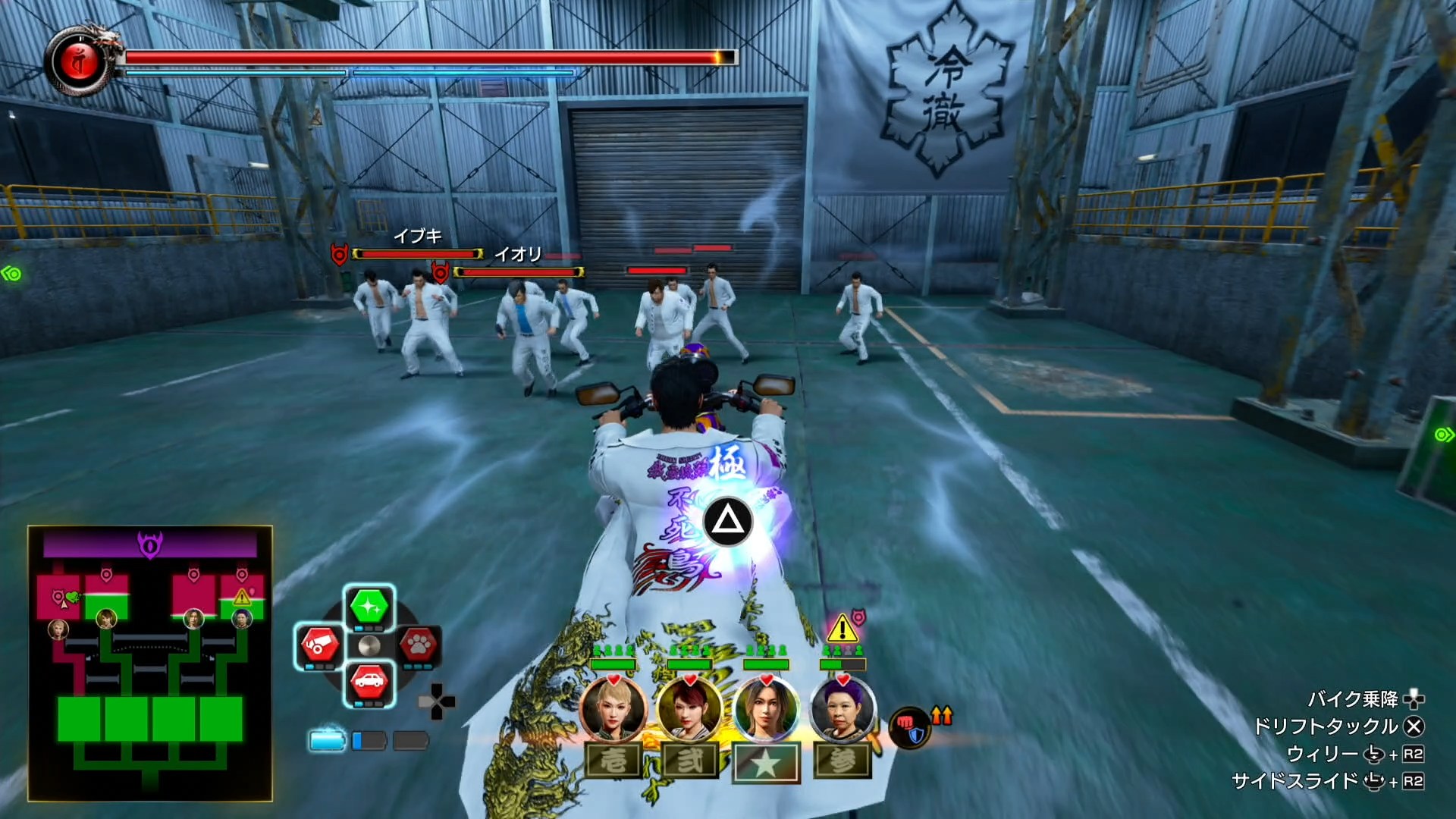Activate the green sparkle skill

point(369,607)
